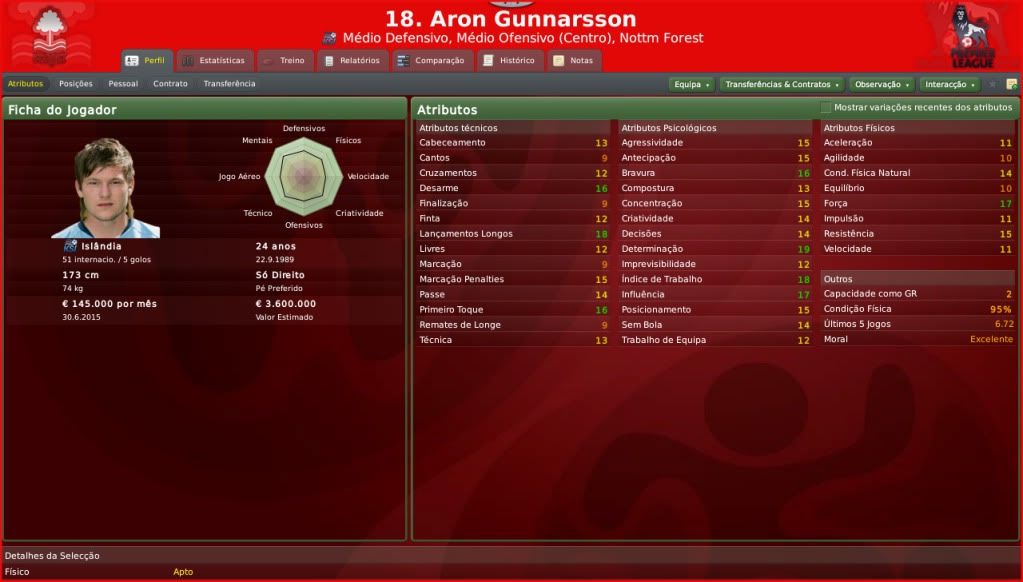Viewport: 1023px width, 582px height.
Task: Open the Equipa dropdown menu
Action: coord(691,85)
